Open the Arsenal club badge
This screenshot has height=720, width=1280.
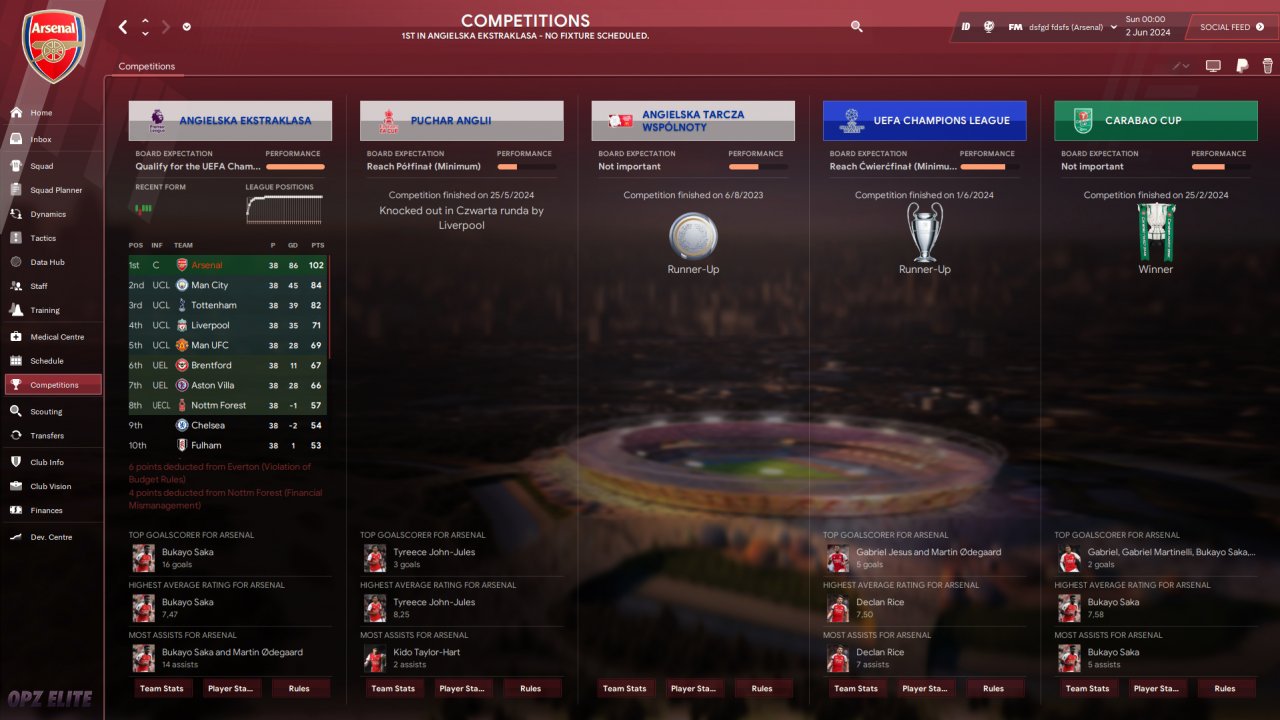(x=53, y=45)
